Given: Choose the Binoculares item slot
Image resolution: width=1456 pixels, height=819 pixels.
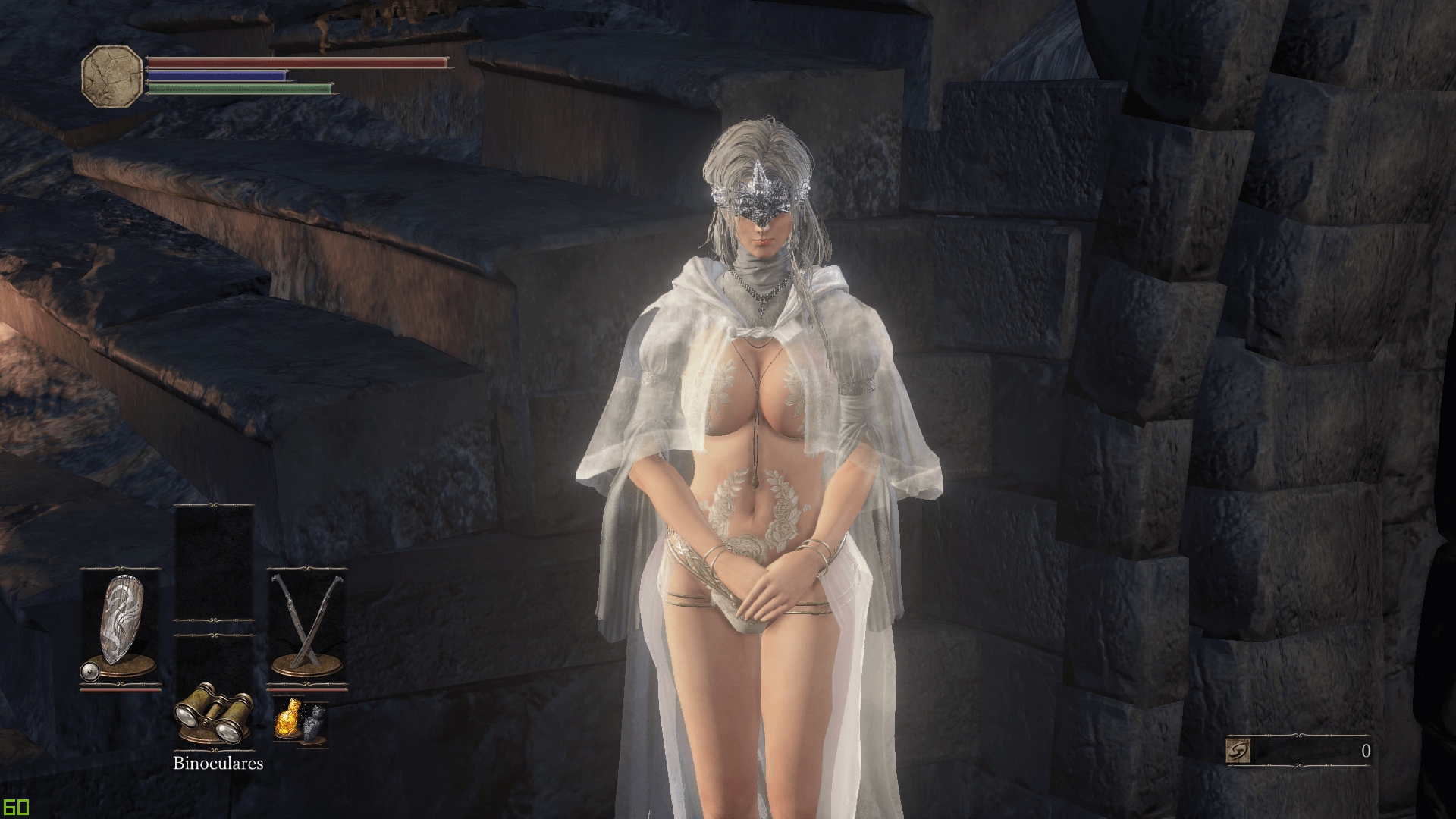Looking at the screenshot, I should click(213, 714).
